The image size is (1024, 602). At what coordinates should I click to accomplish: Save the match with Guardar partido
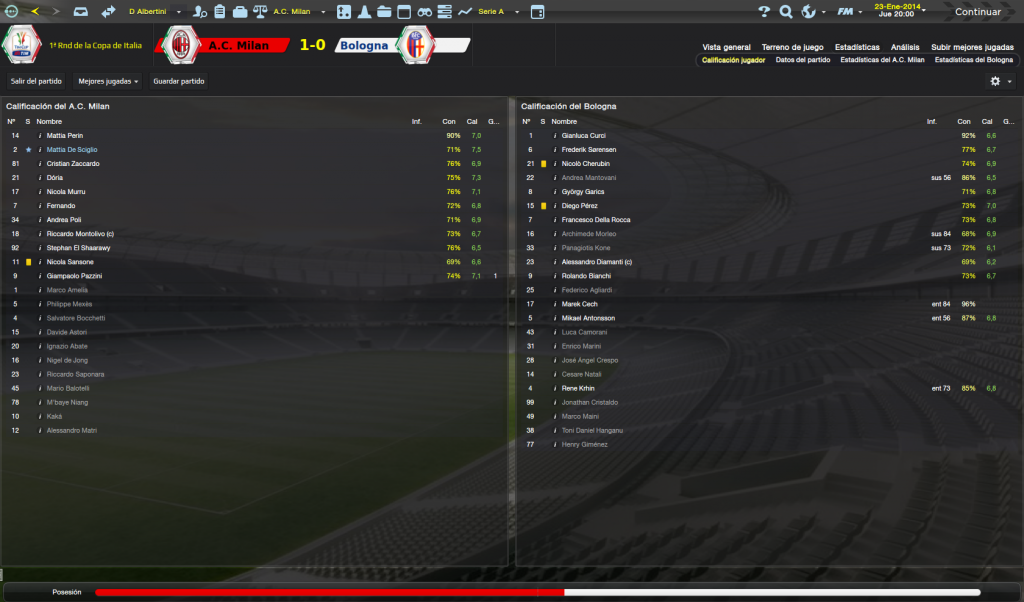(179, 81)
